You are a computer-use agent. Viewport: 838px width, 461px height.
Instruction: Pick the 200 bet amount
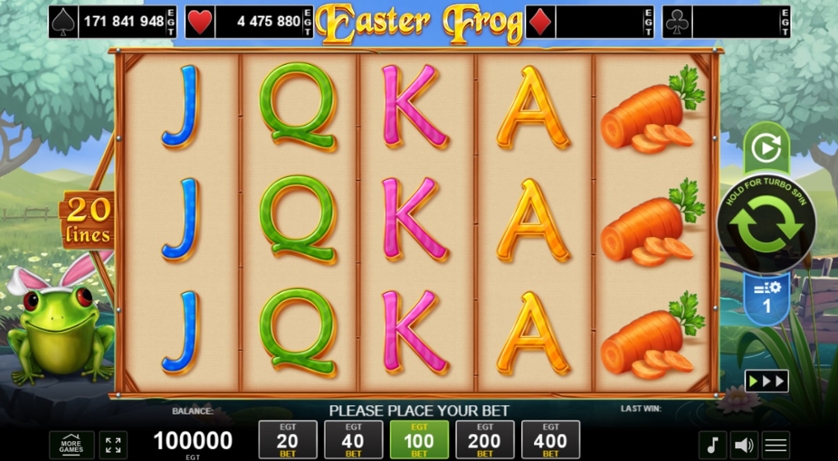pyautogui.click(x=485, y=440)
